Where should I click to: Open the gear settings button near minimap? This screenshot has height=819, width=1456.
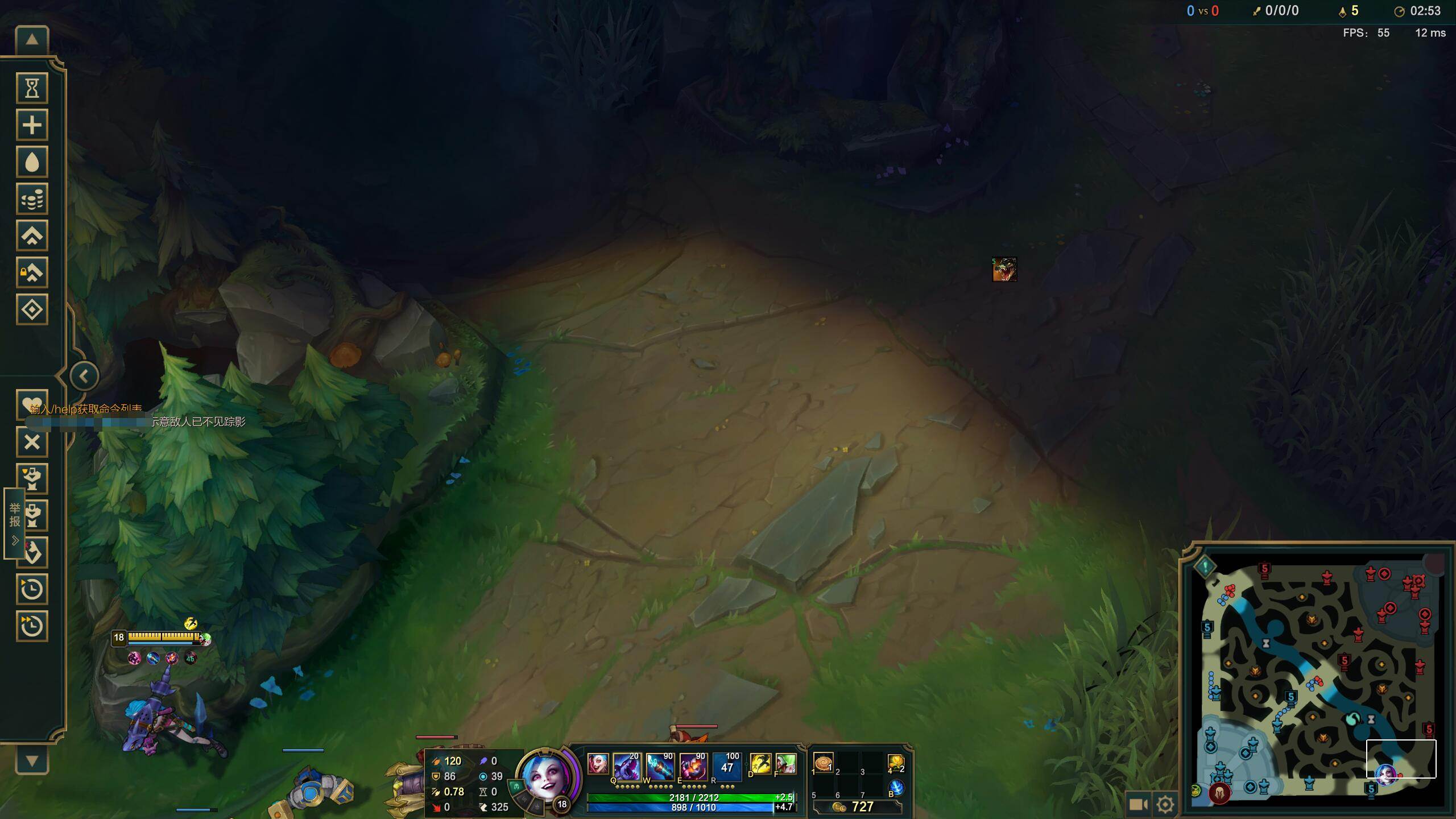[x=1165, y=804]
